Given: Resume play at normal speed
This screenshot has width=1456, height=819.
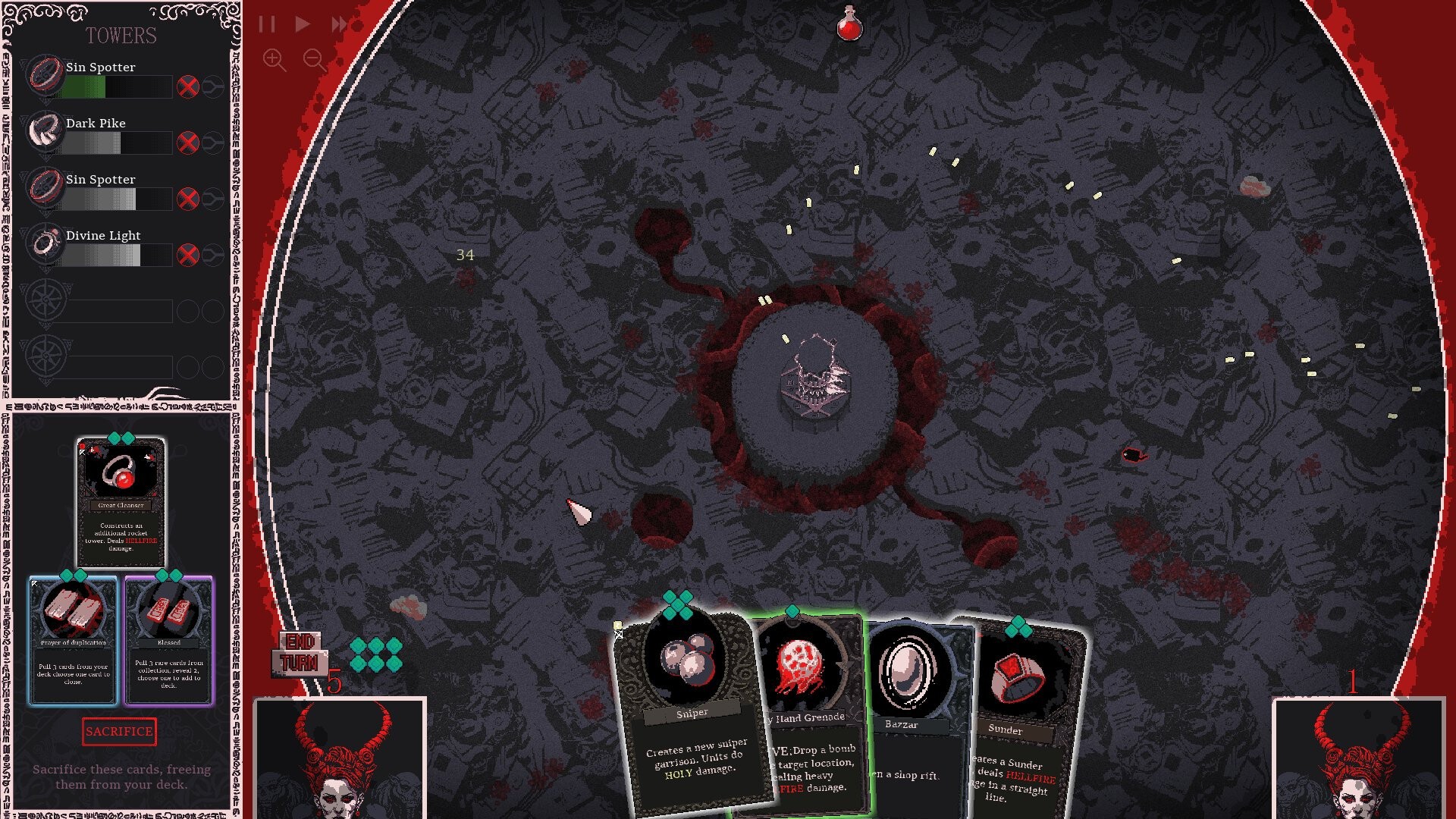Looking at the screenshot, I should pos(303,24).
